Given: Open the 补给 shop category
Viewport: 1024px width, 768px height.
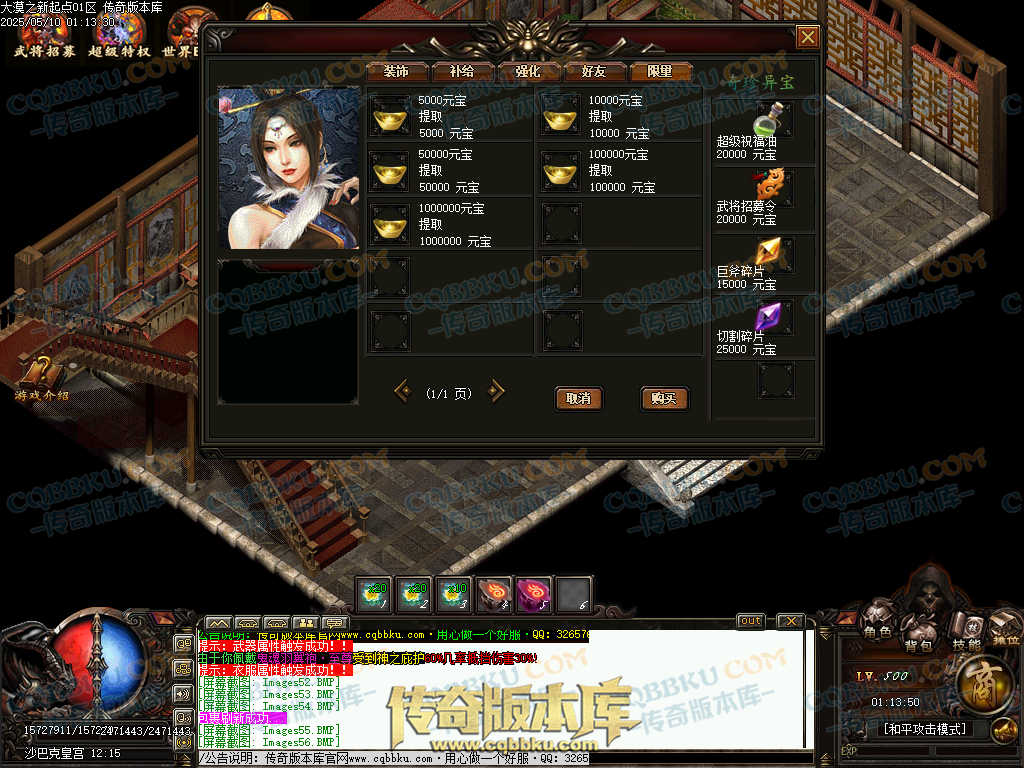Looking at the screenshot, I should pos(462,72).
